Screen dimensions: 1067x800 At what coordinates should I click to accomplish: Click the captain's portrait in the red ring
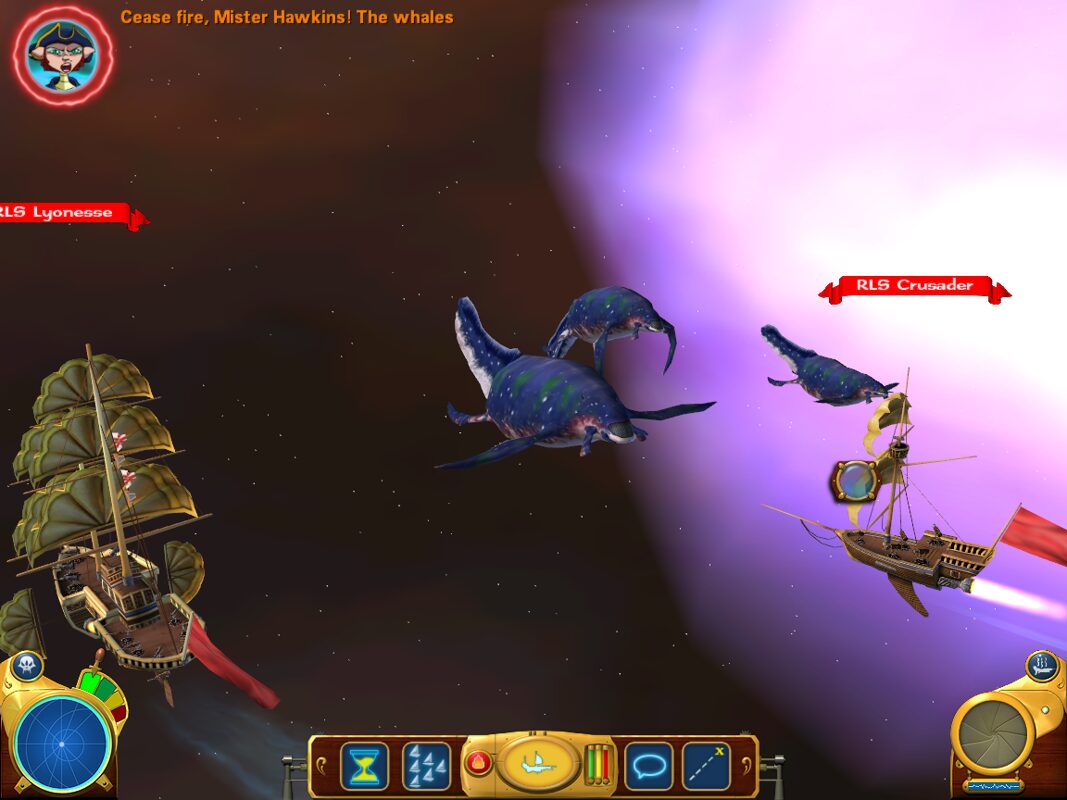62,54
